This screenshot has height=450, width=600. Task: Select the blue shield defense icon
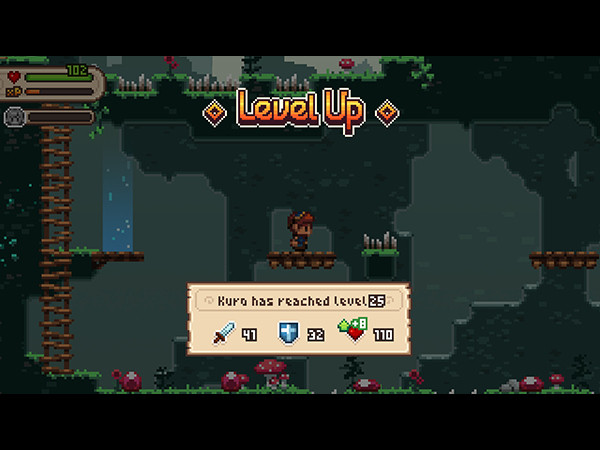pyautogui.click(x=289, y=333)
